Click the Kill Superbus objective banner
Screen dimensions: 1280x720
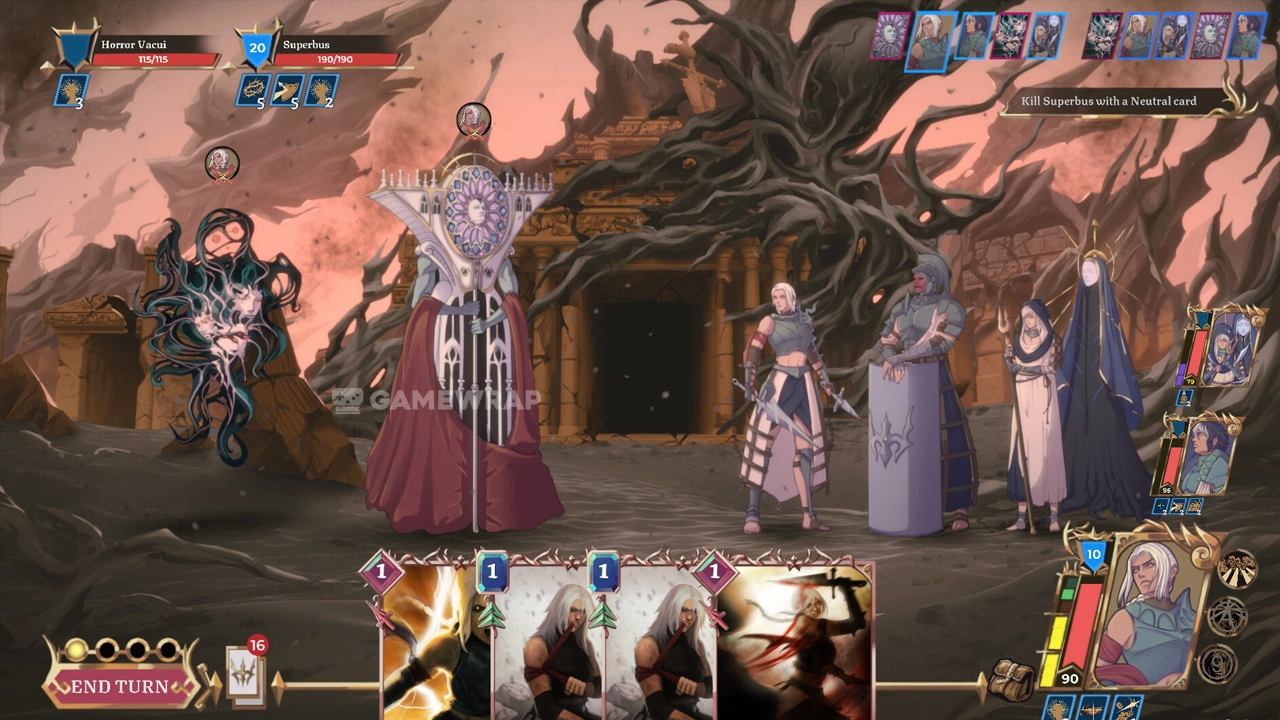[x=1112, y=101]
